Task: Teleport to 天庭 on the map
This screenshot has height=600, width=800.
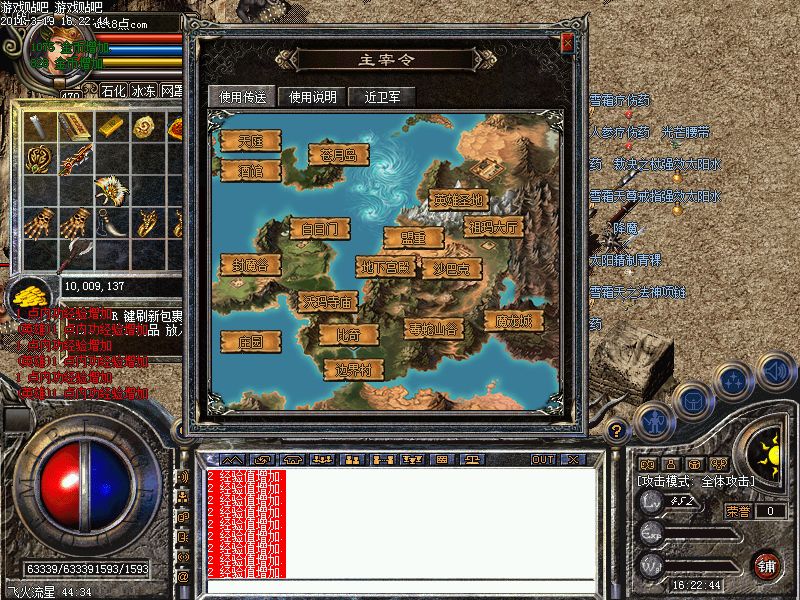Action: pos(250,141)
